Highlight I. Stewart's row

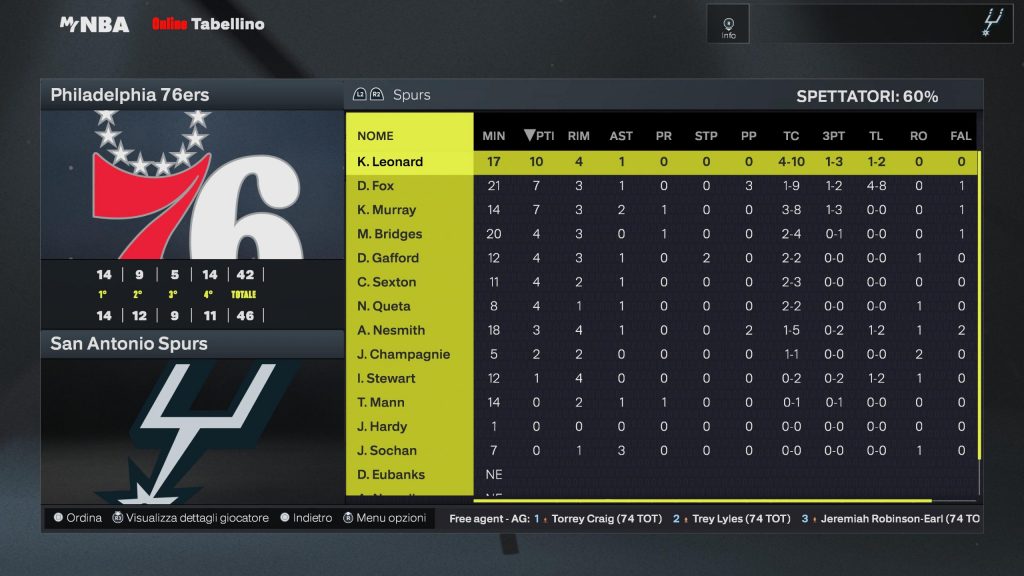click(x=386, y=378)
